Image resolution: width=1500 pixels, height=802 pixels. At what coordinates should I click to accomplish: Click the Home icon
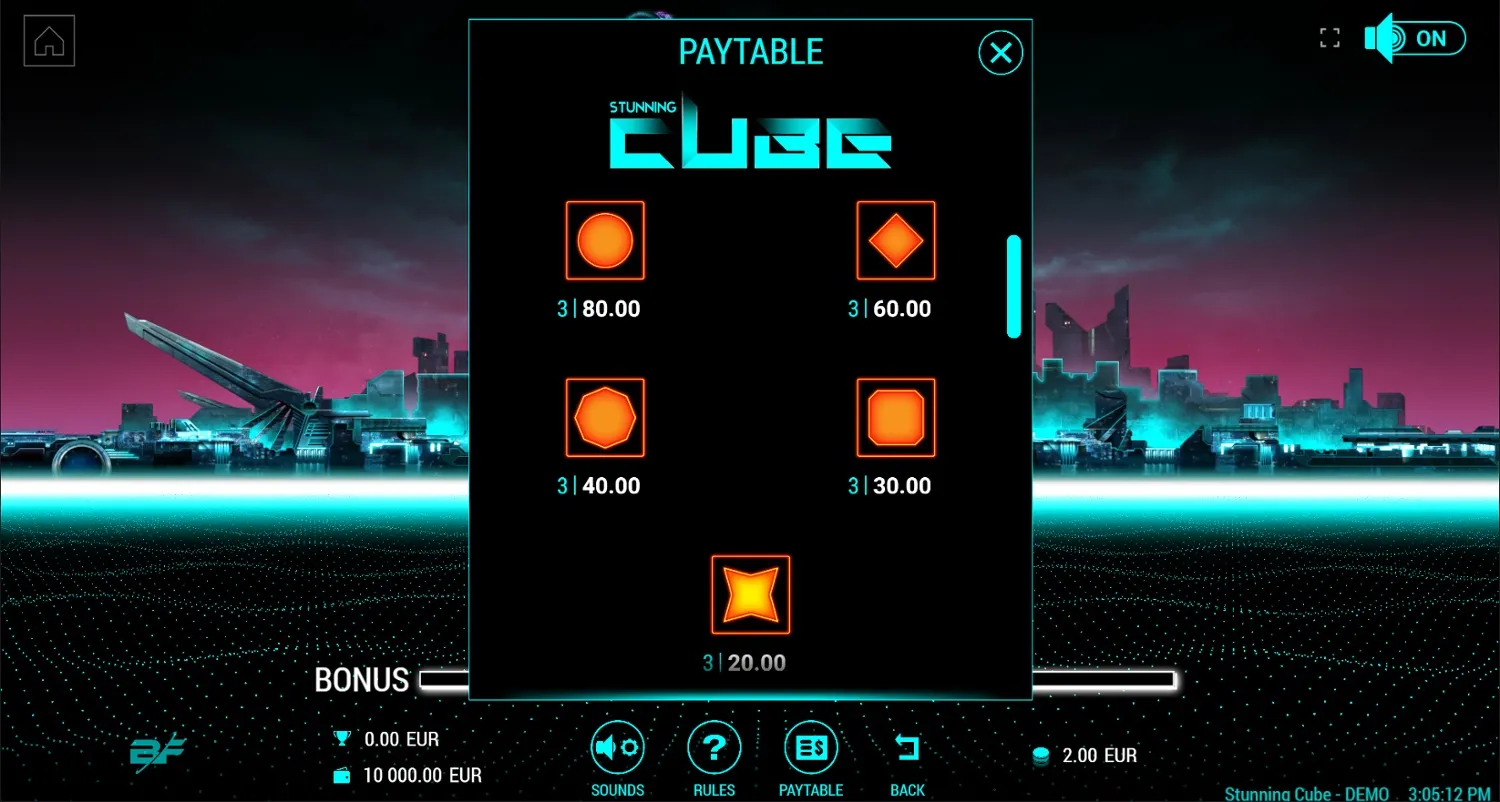[48, 40]
